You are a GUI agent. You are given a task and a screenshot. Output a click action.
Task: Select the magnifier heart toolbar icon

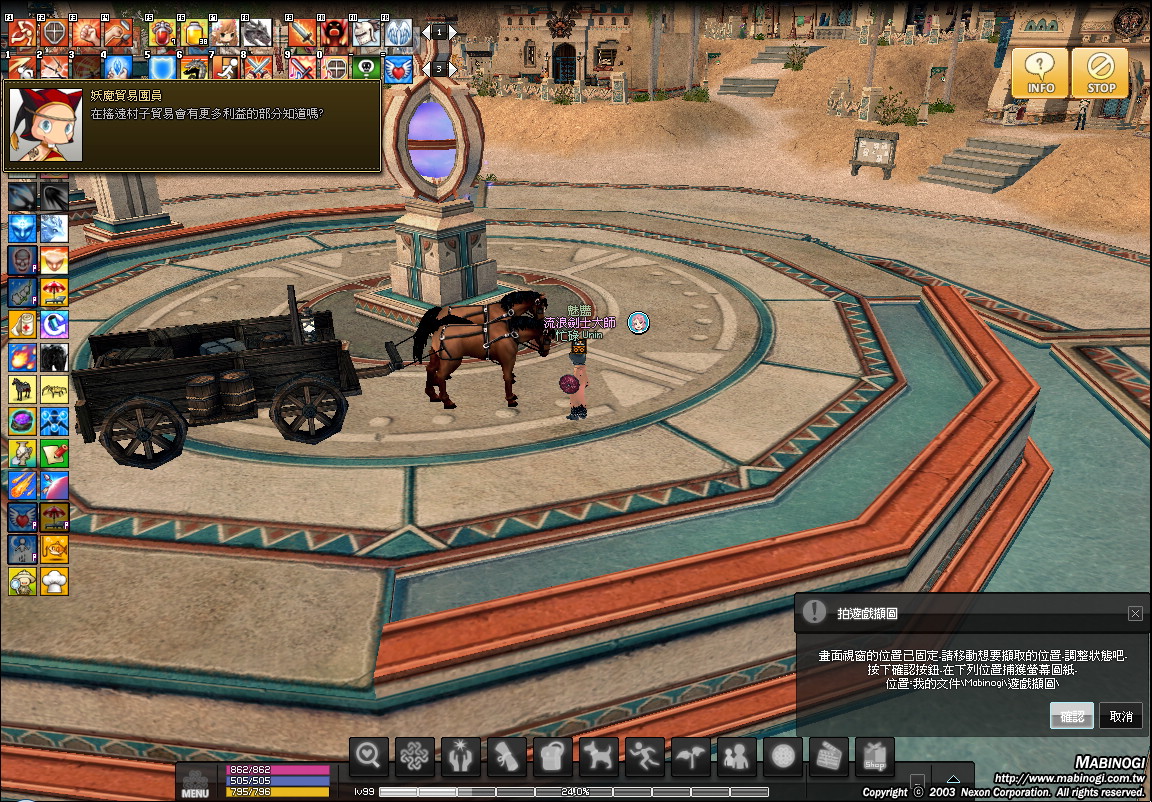369,758
